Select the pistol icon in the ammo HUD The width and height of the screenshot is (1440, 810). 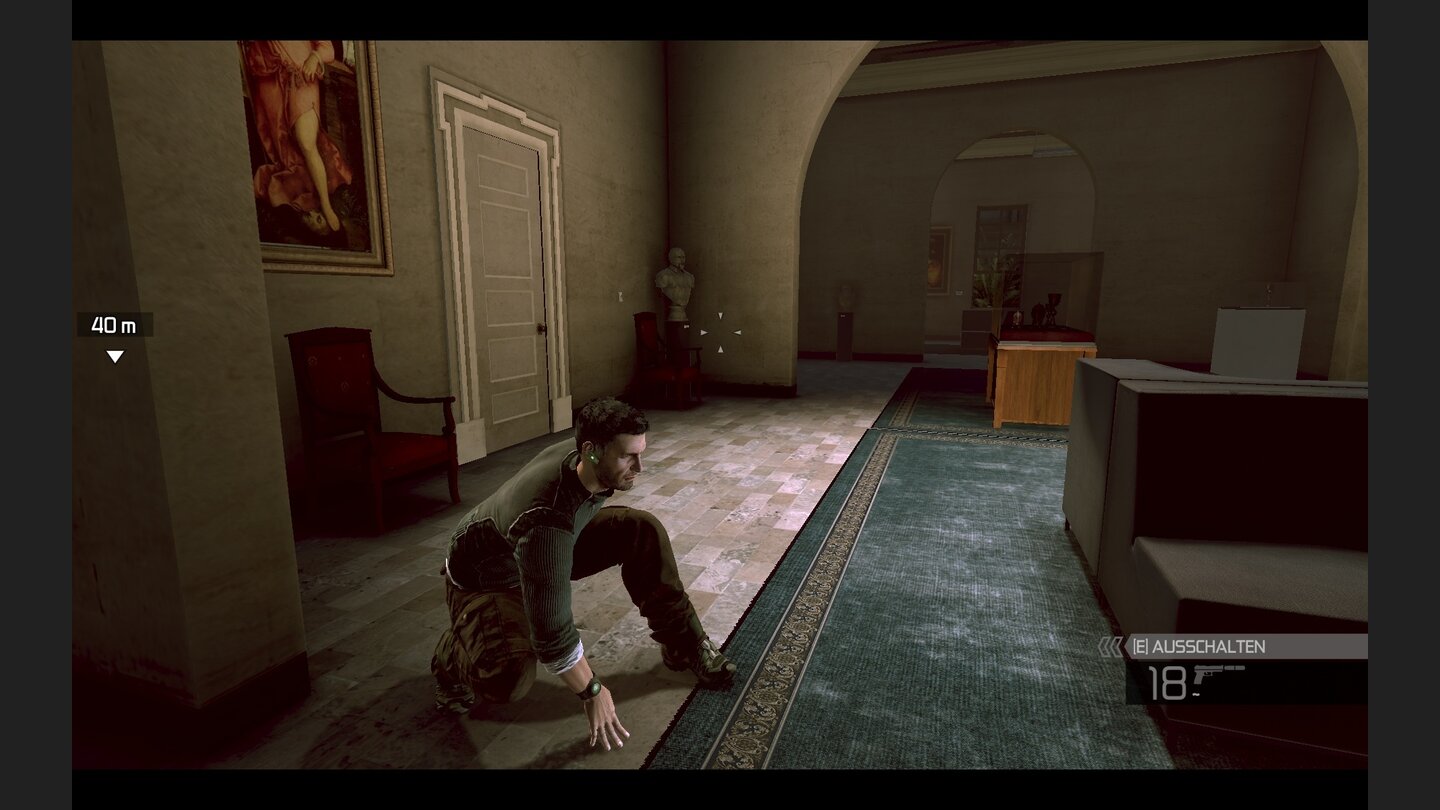pos(1208,674)
